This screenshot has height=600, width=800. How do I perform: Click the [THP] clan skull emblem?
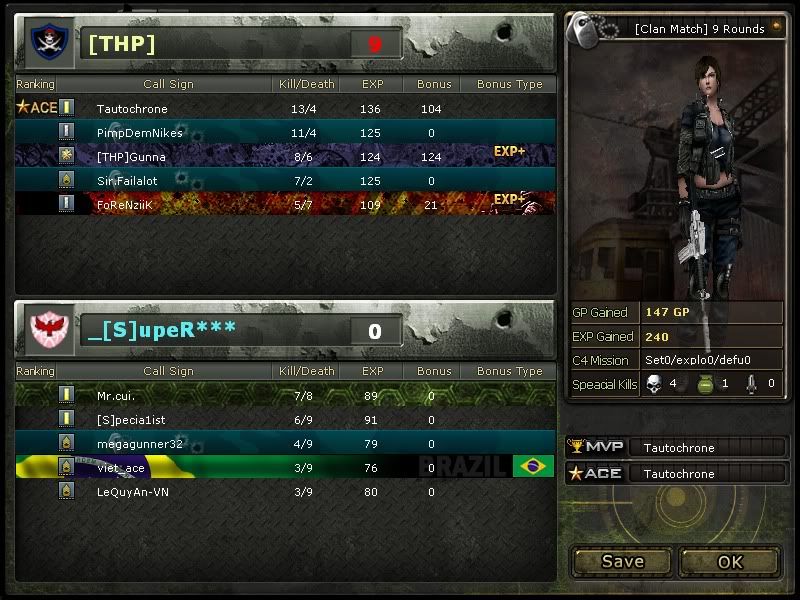click(x=46, y=42)
